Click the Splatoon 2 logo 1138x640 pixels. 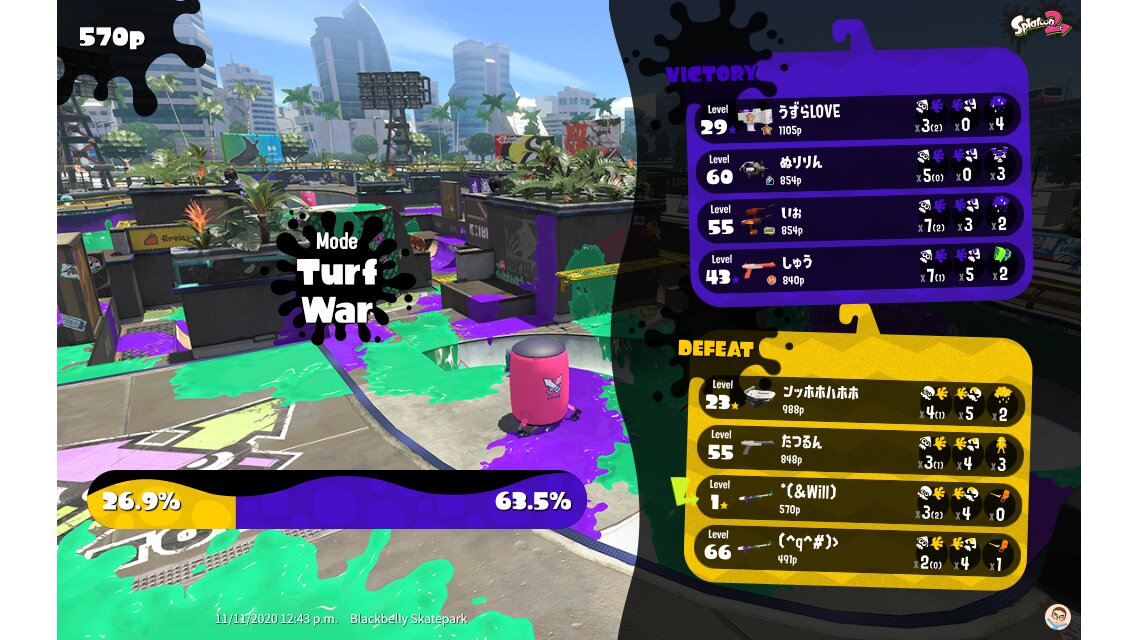pos(1040,22)
